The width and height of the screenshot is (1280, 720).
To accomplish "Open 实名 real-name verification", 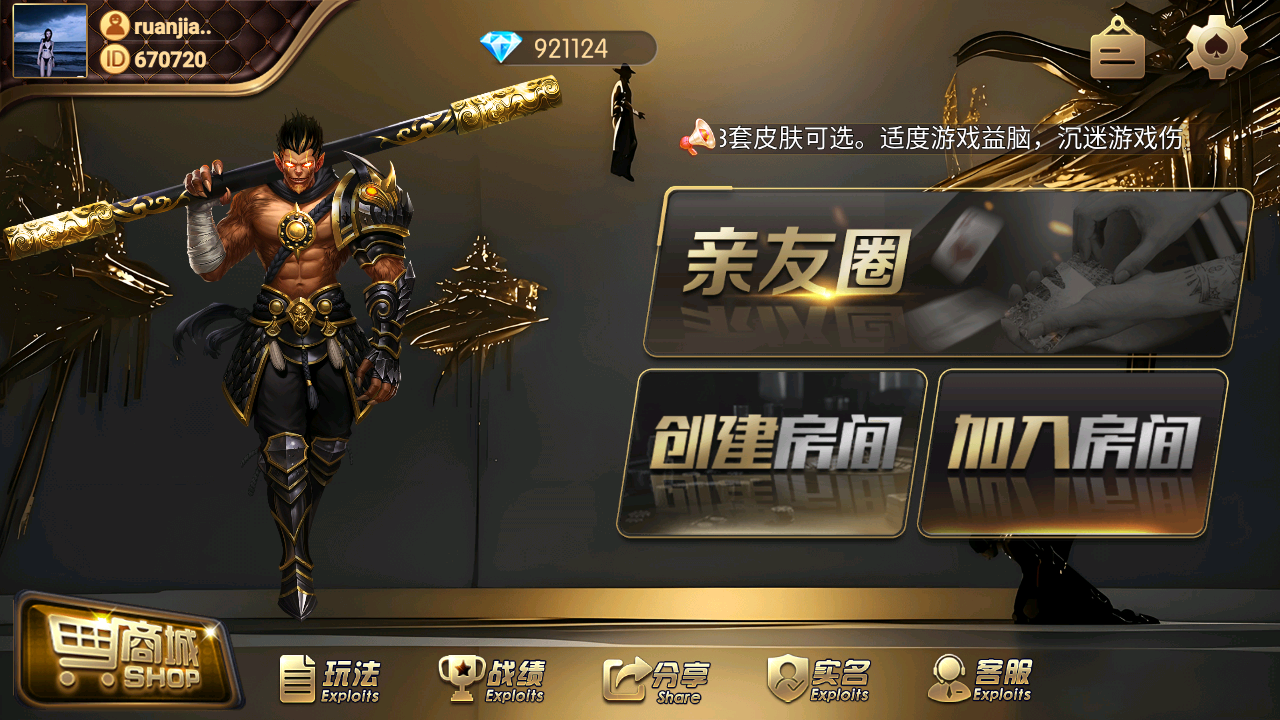I will pos(819,680).
